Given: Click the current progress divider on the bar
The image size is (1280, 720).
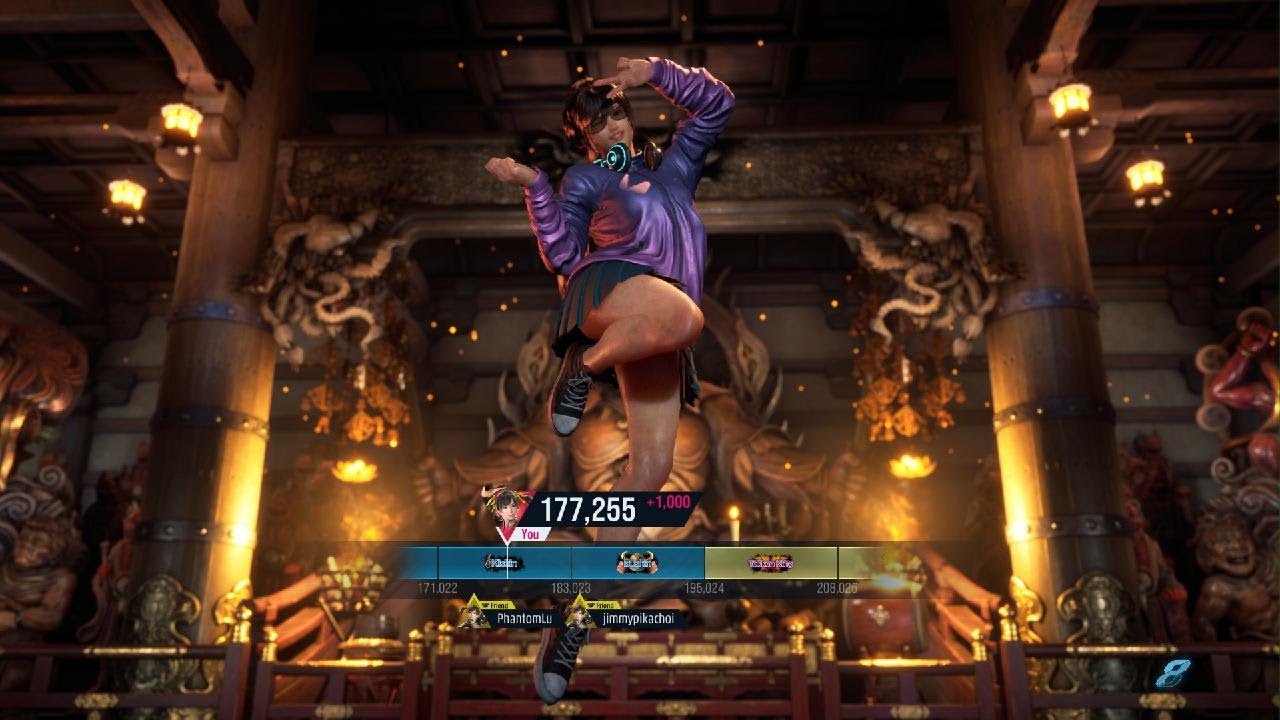Looking at the screenshot, I should pyautogui.click(x=509, y=560).
